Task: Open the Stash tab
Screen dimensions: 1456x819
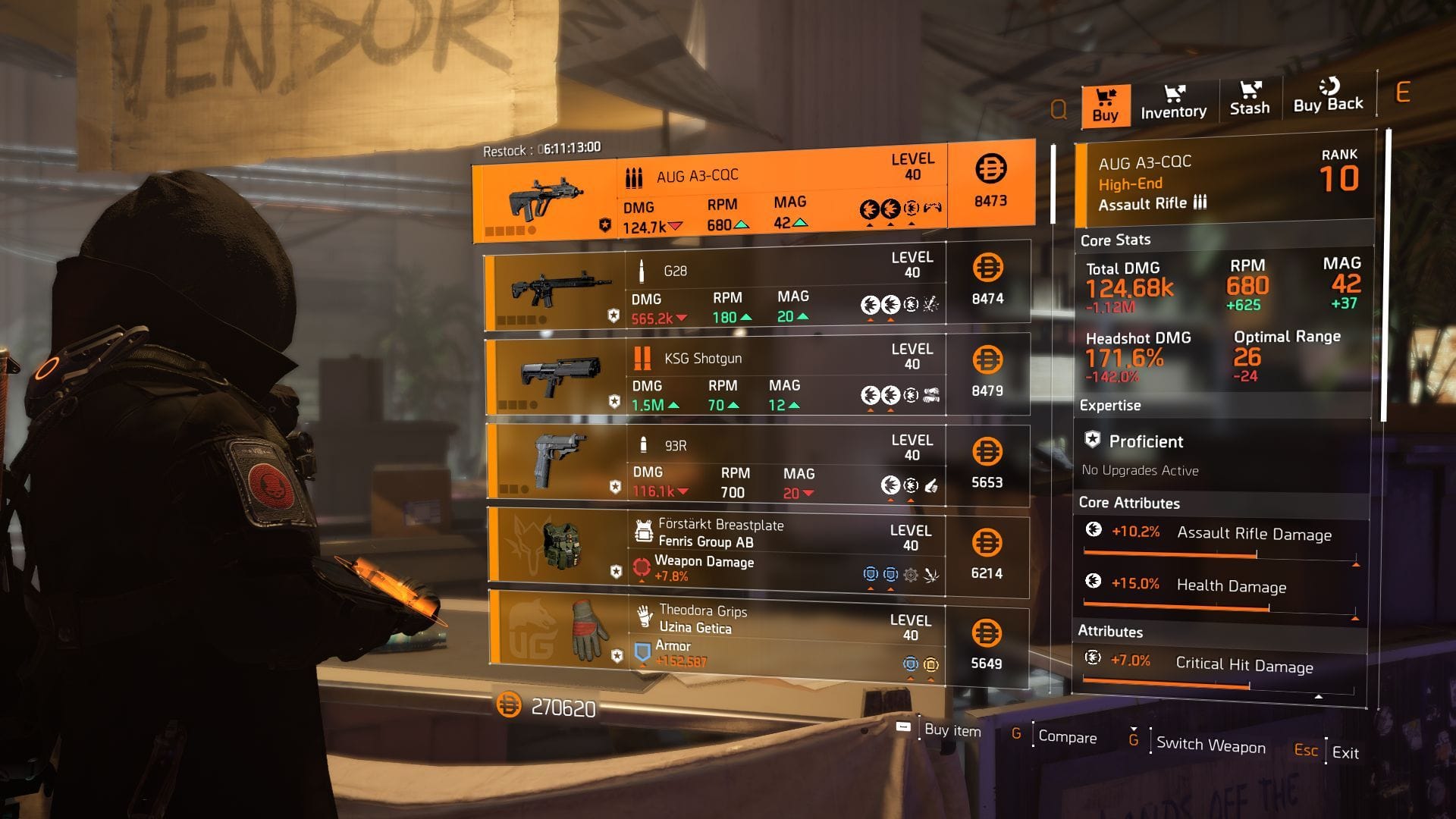Action: pos(1249,99)
